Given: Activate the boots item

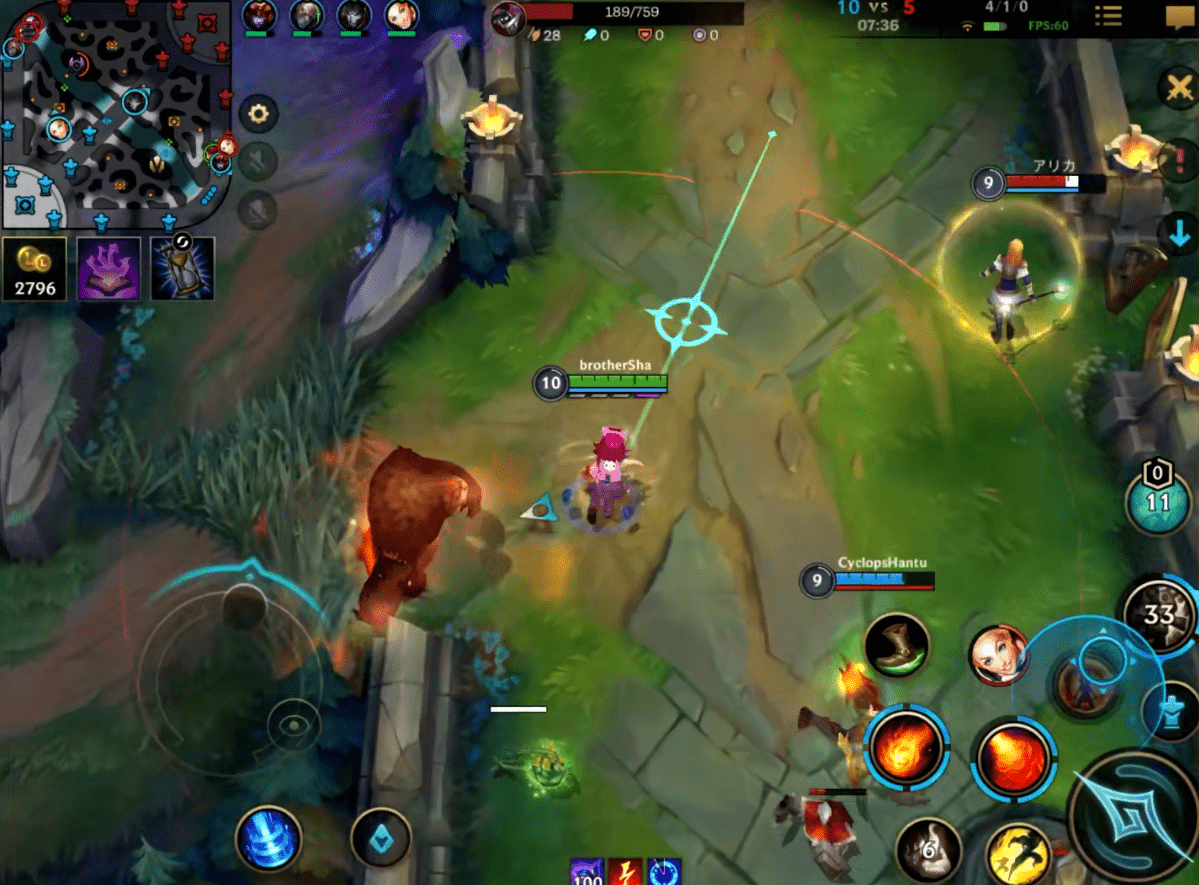Looking at the screenshot, I should 896,646.
